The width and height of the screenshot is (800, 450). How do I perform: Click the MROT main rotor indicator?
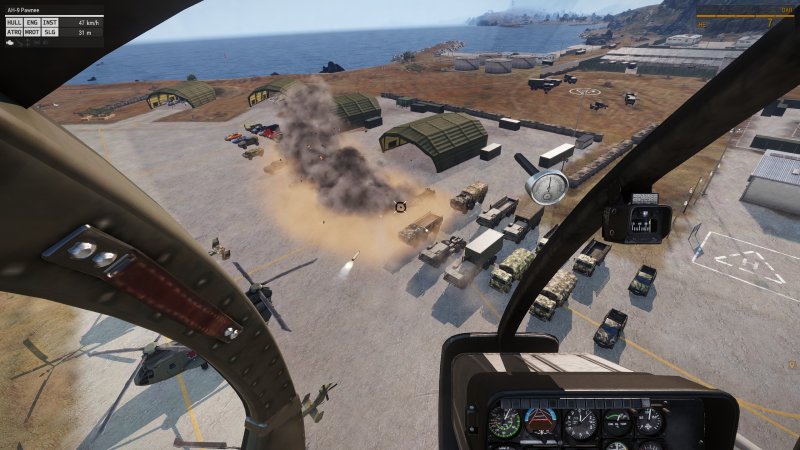pos(32,31)
